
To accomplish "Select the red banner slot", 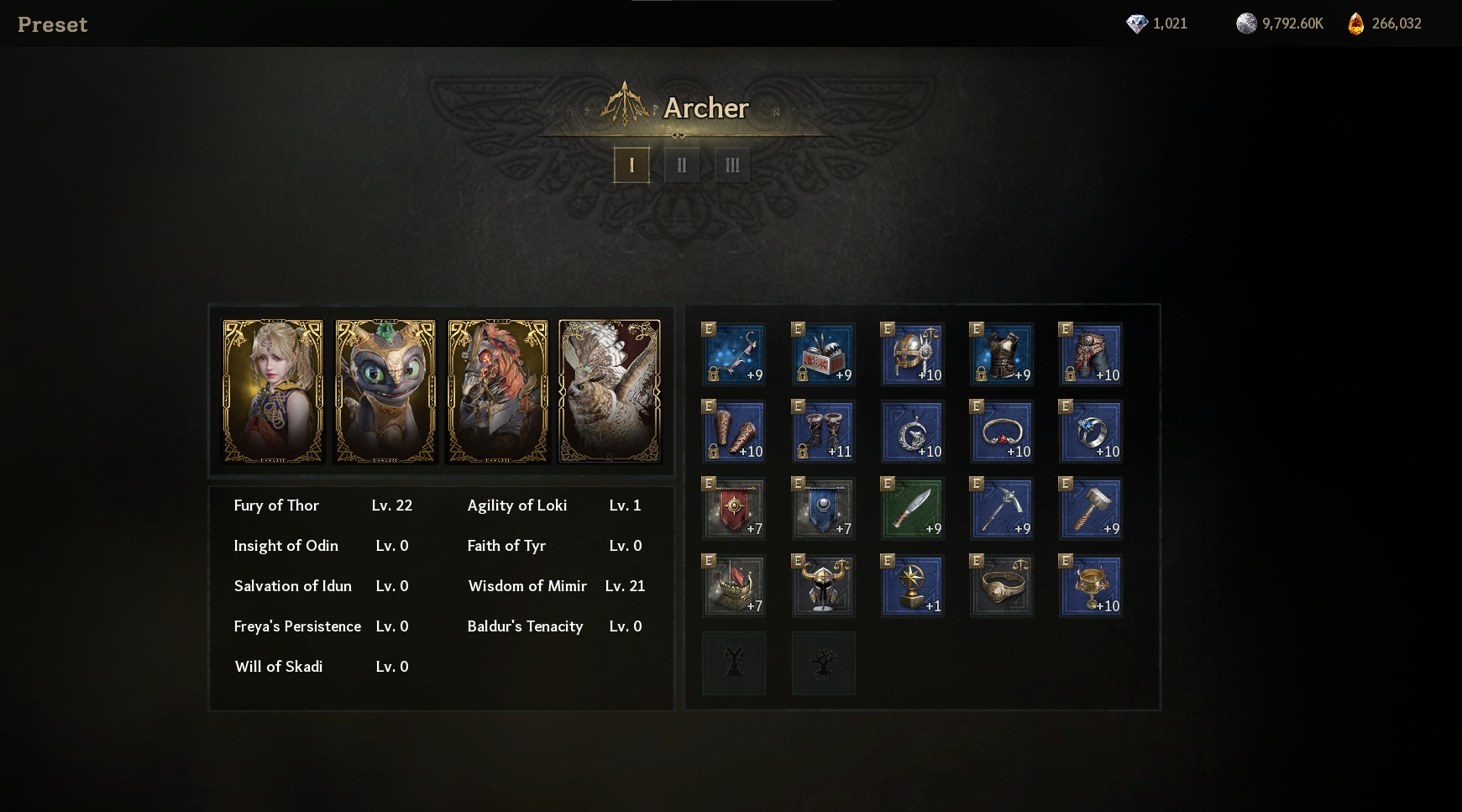I will click(735, 509).
